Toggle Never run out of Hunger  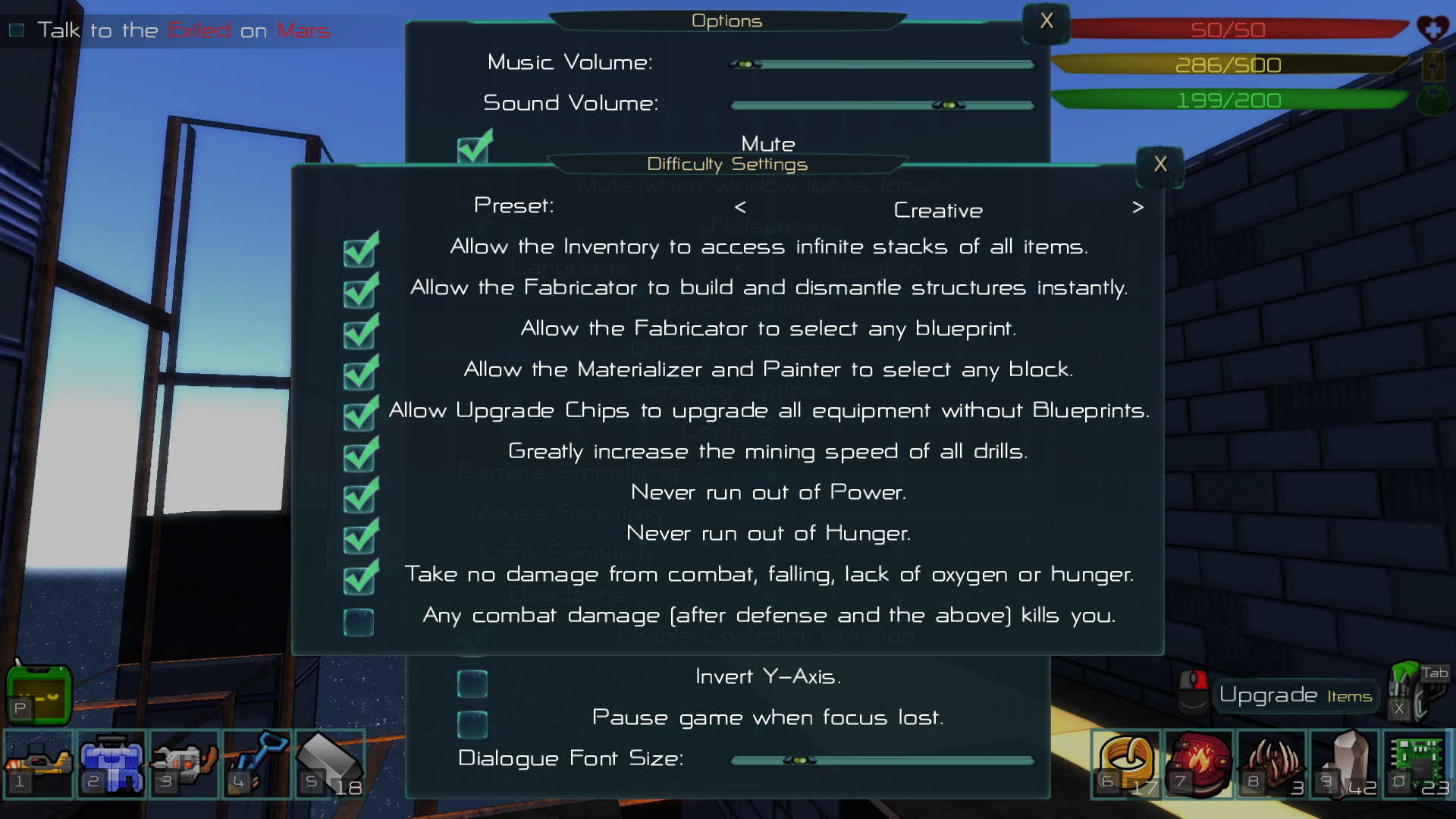[x=359, y=538]
